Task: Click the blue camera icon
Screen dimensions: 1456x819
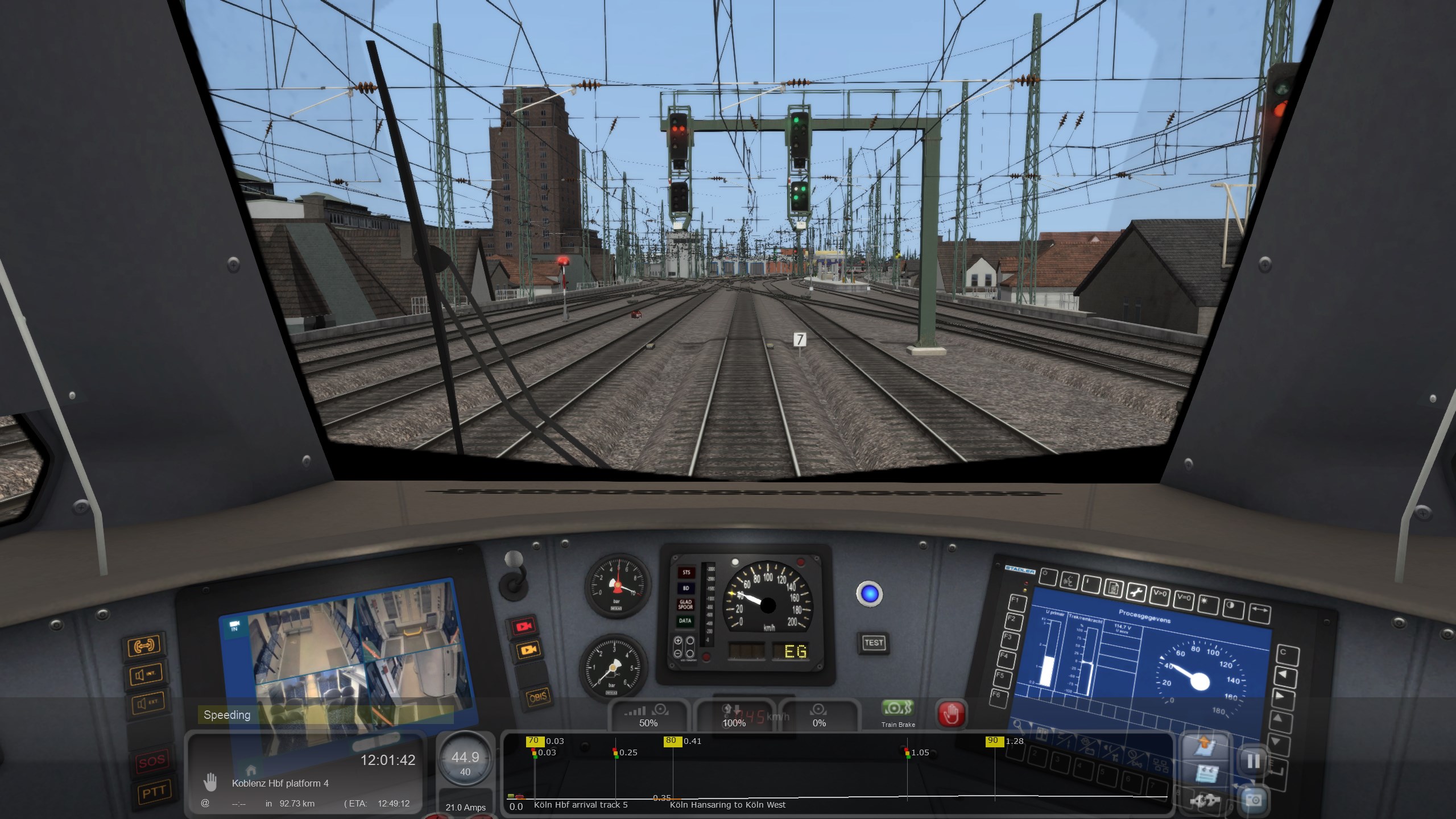Action: [x=1253, y=801]
